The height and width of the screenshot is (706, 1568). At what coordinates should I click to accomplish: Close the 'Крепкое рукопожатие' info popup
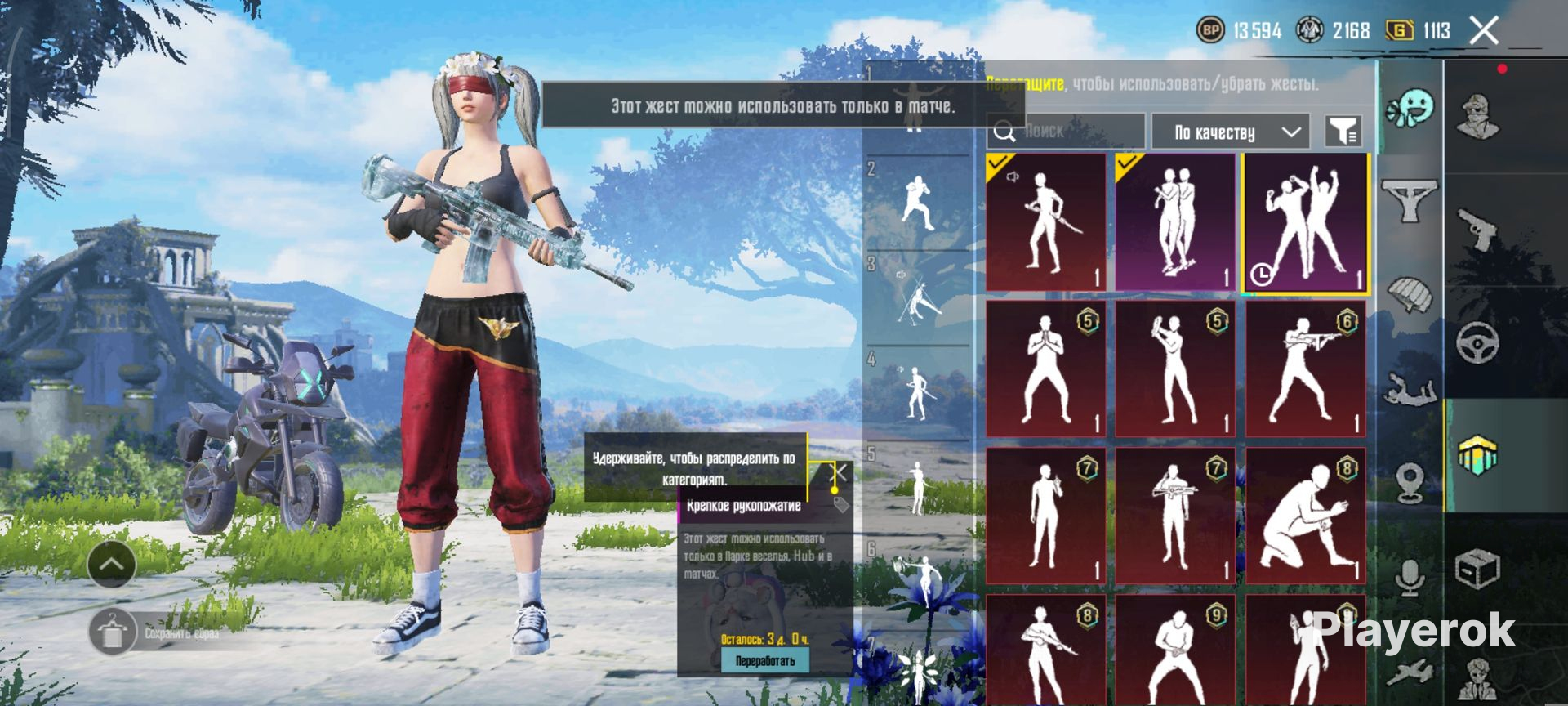pyautogui.click(x=839, y=473)
